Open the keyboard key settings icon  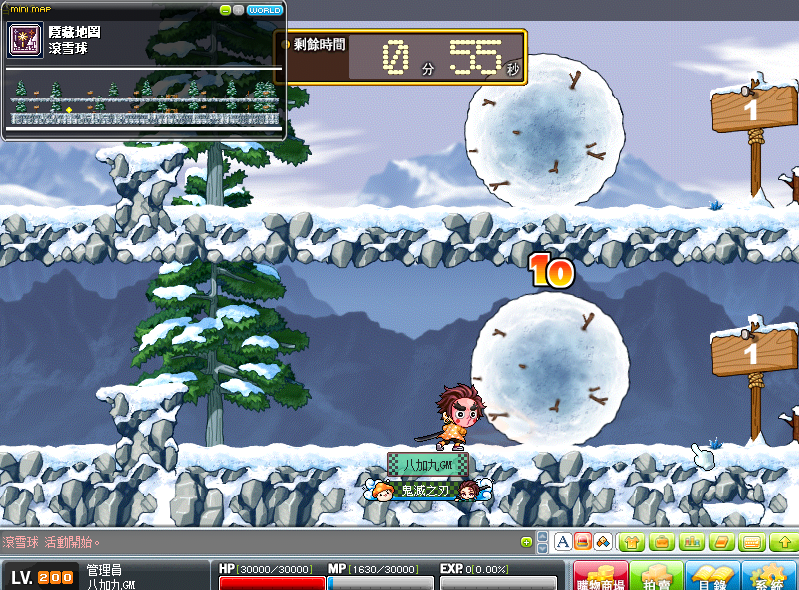pyautogui.click(x=752, y=542)
